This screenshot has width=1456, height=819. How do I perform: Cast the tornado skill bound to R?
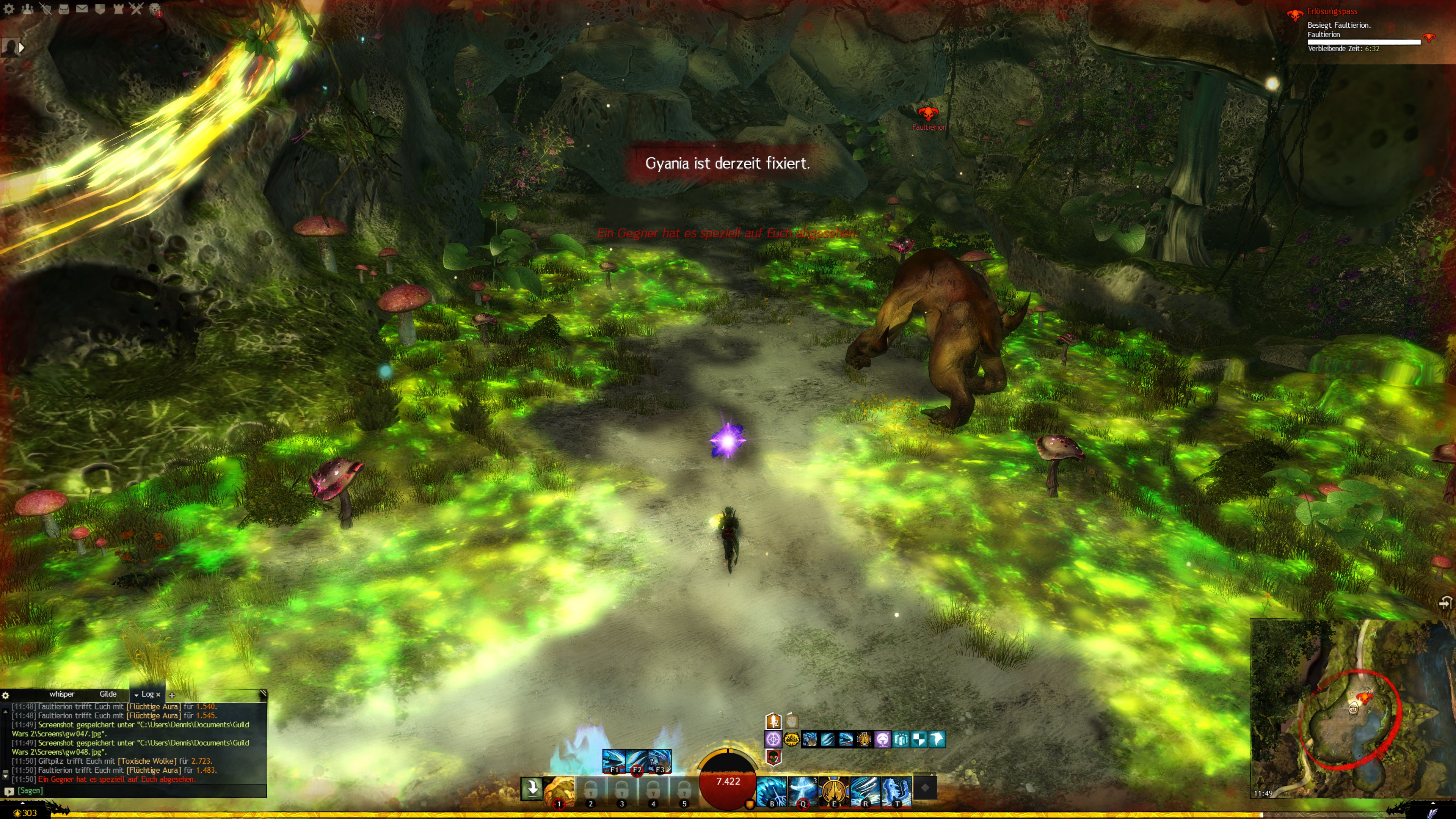click(x=865, y=790)
